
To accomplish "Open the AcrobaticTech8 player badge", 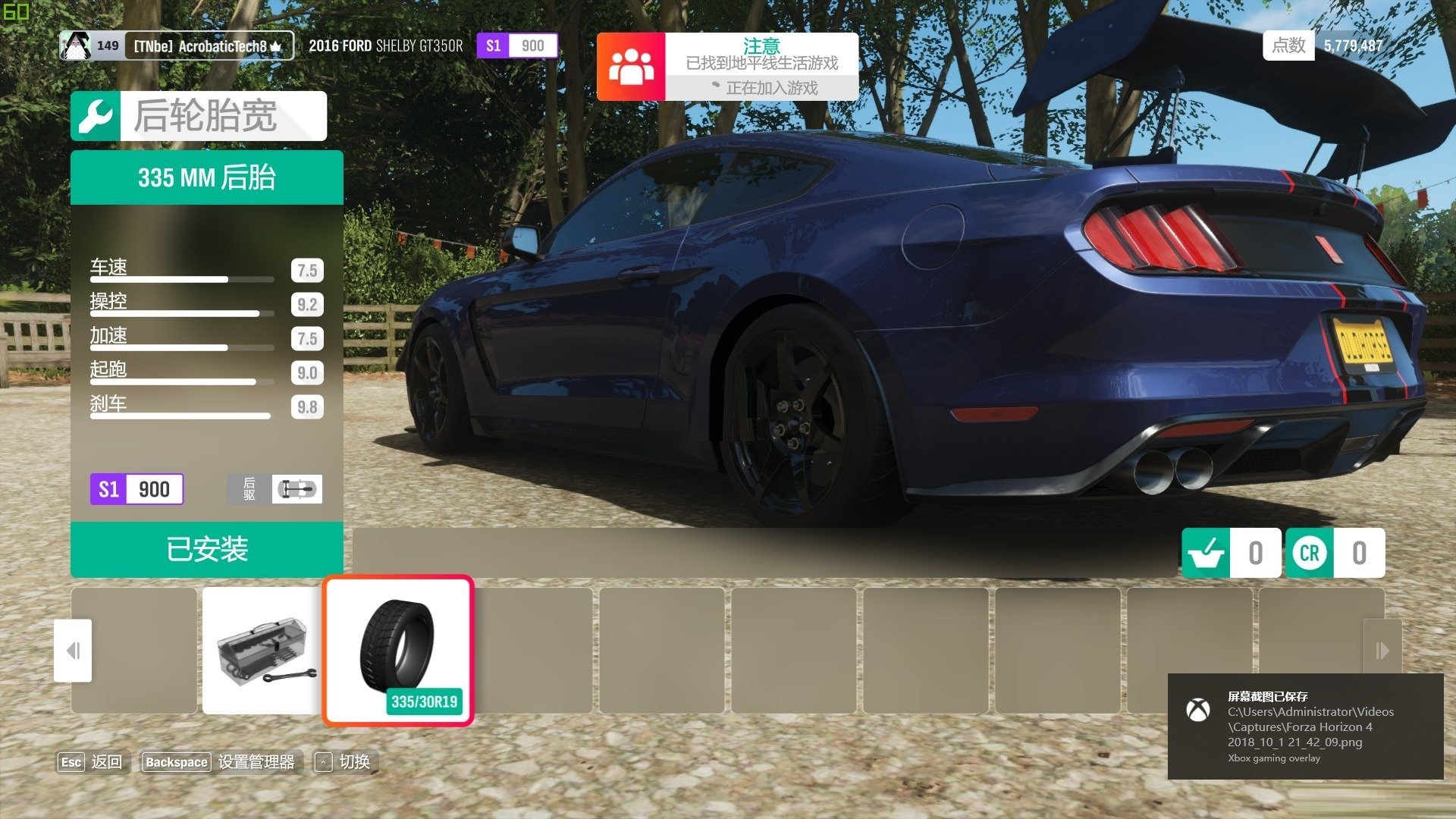I will click(x=177, y=46).
